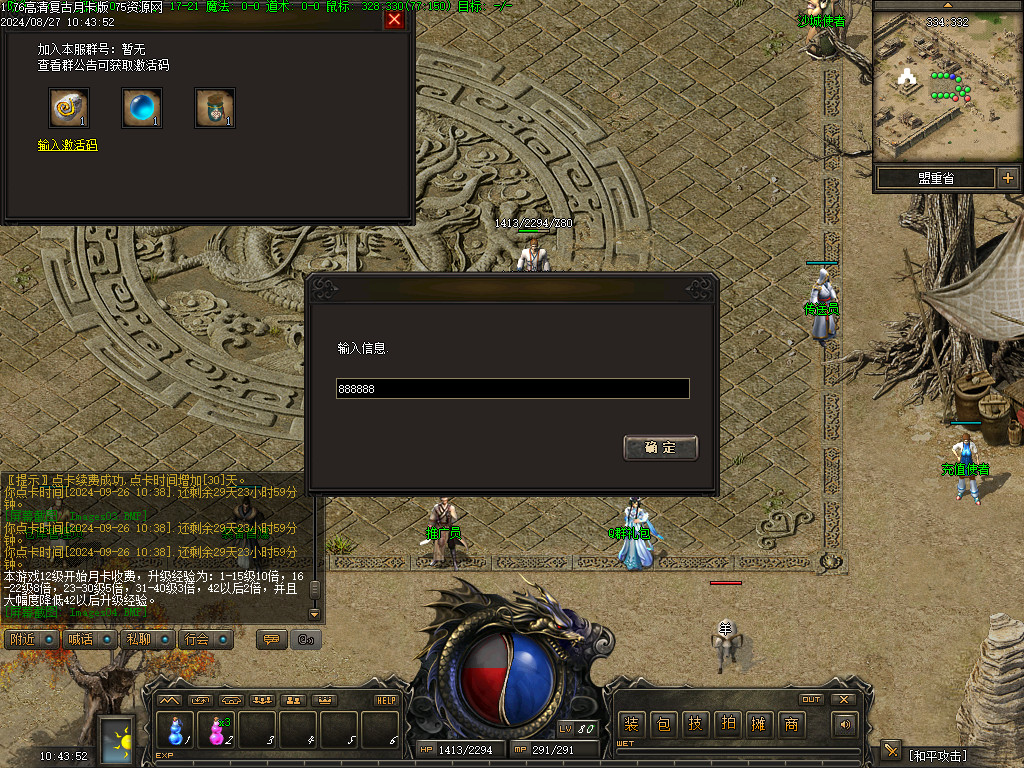Open the HELP button above the hotbar
Image resolution: width=1024 pixels, height=768 pixels.
[386, 700]
